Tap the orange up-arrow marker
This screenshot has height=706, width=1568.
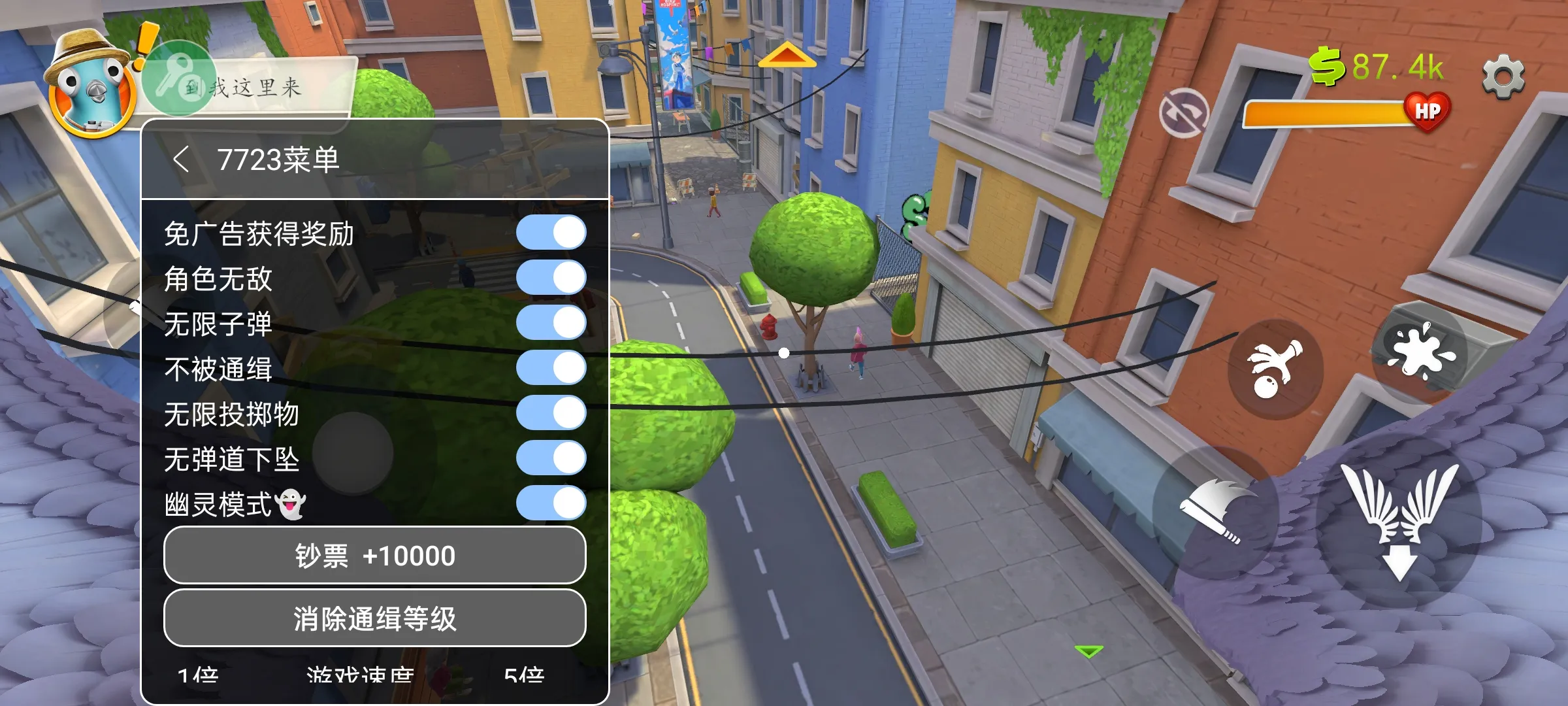click(x=787, y=55)
